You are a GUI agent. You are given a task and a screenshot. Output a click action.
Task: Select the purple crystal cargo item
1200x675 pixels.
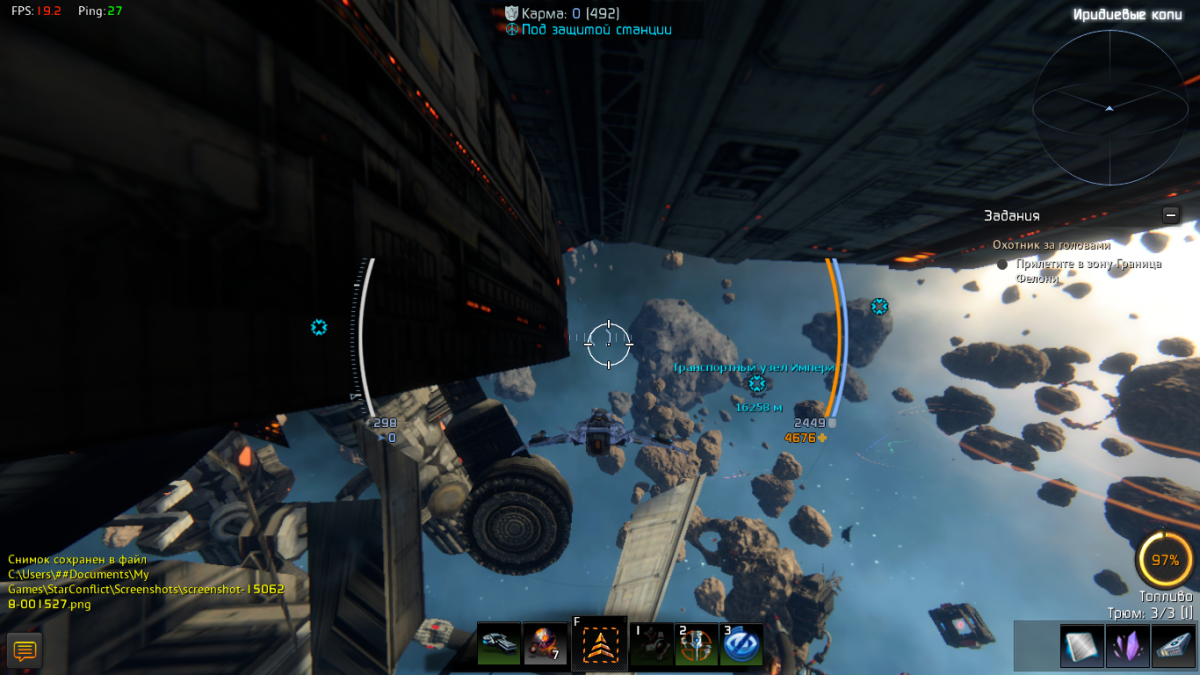click(x=1127, y=646)
